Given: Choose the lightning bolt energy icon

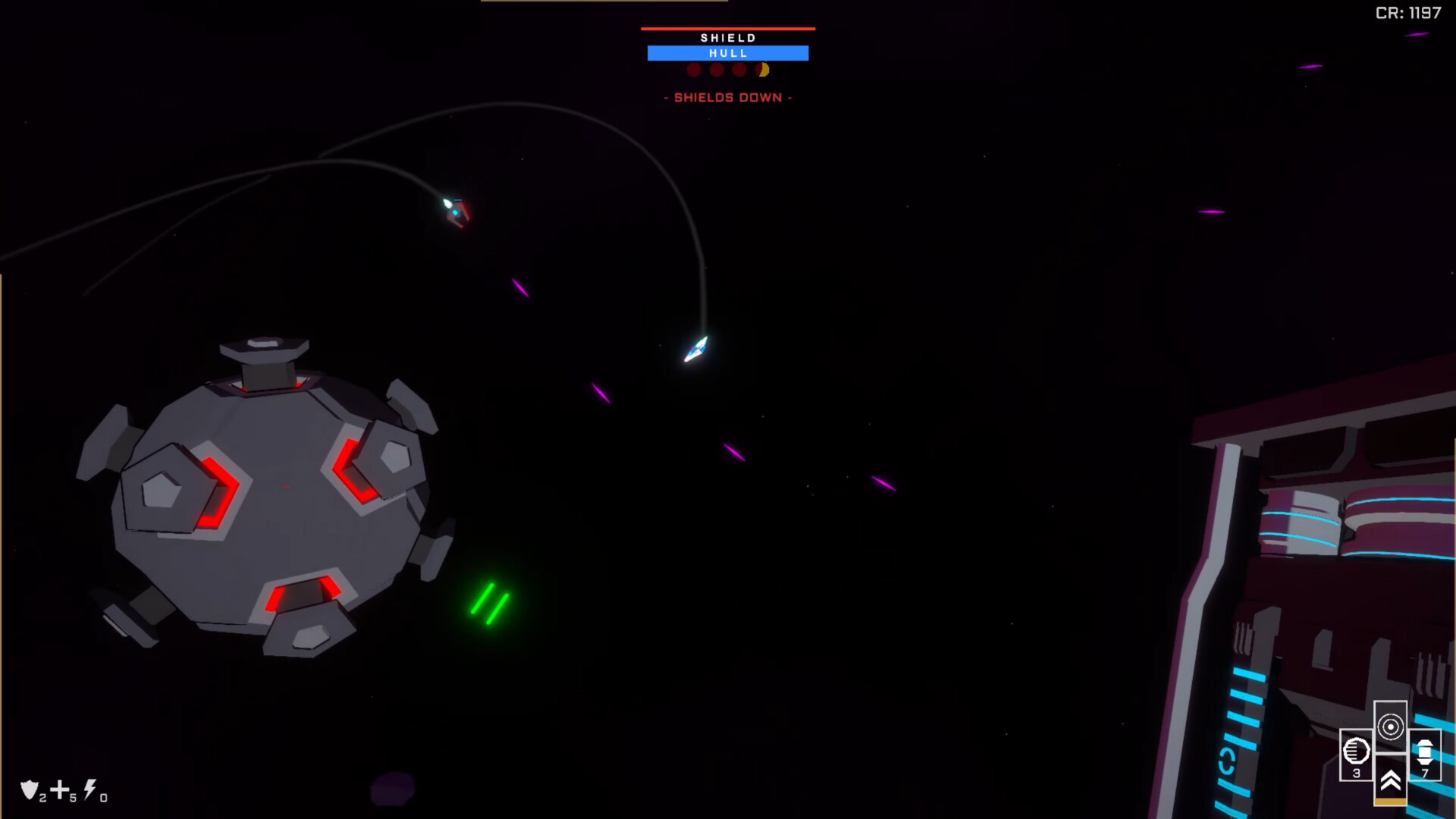Looking at the screenshot, I should (90, 789).
